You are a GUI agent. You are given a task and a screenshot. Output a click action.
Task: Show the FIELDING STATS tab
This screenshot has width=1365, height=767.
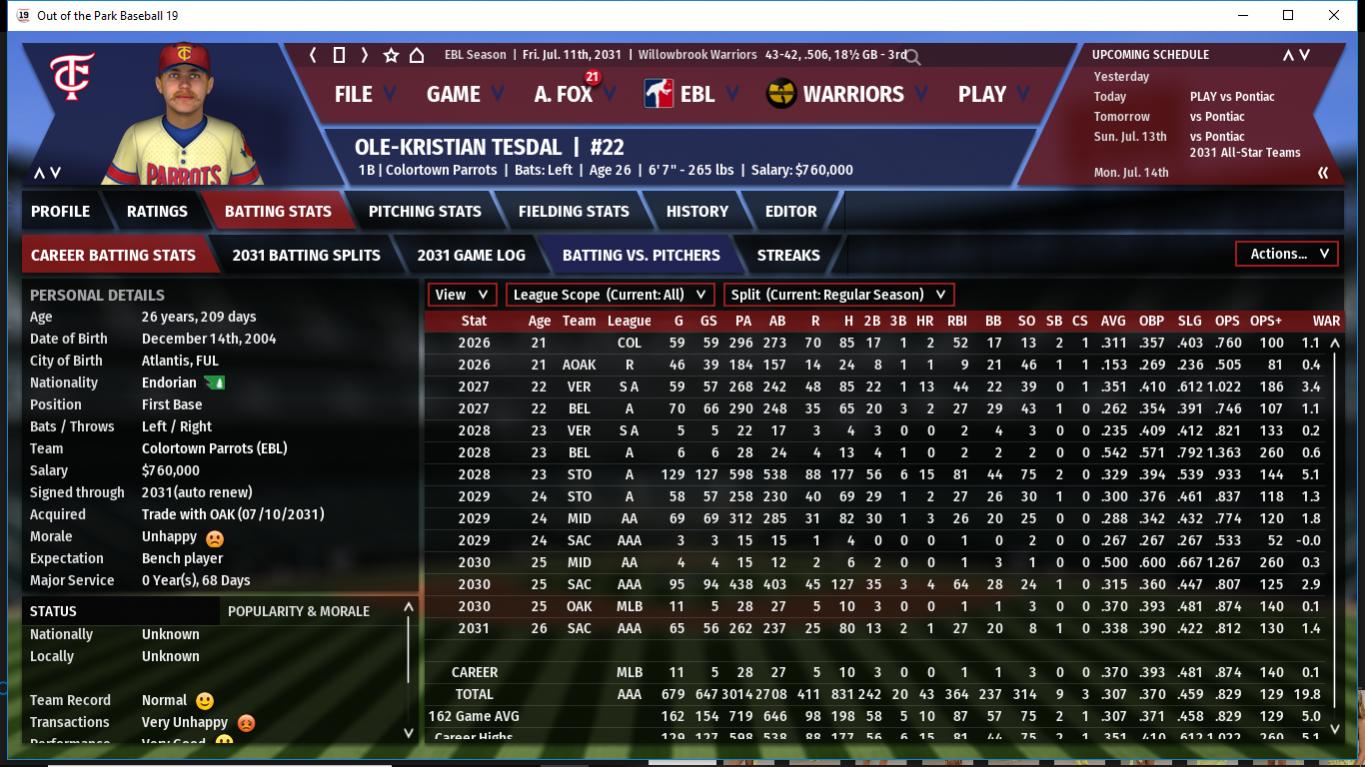(x=574, y=211)
